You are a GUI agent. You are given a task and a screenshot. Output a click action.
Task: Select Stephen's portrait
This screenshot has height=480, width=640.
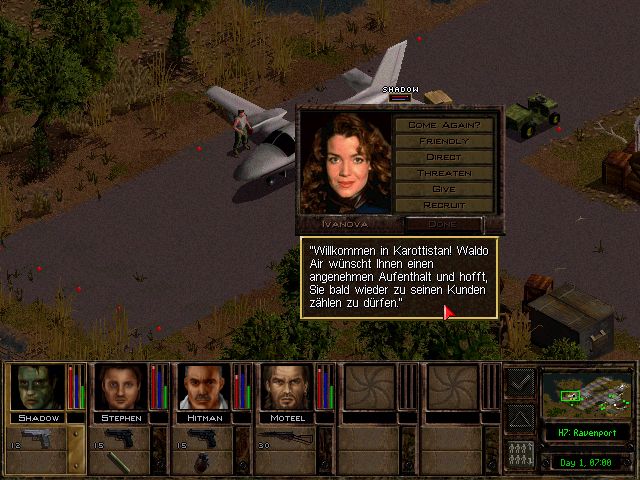pyautogui.click(x=122, y=386)
